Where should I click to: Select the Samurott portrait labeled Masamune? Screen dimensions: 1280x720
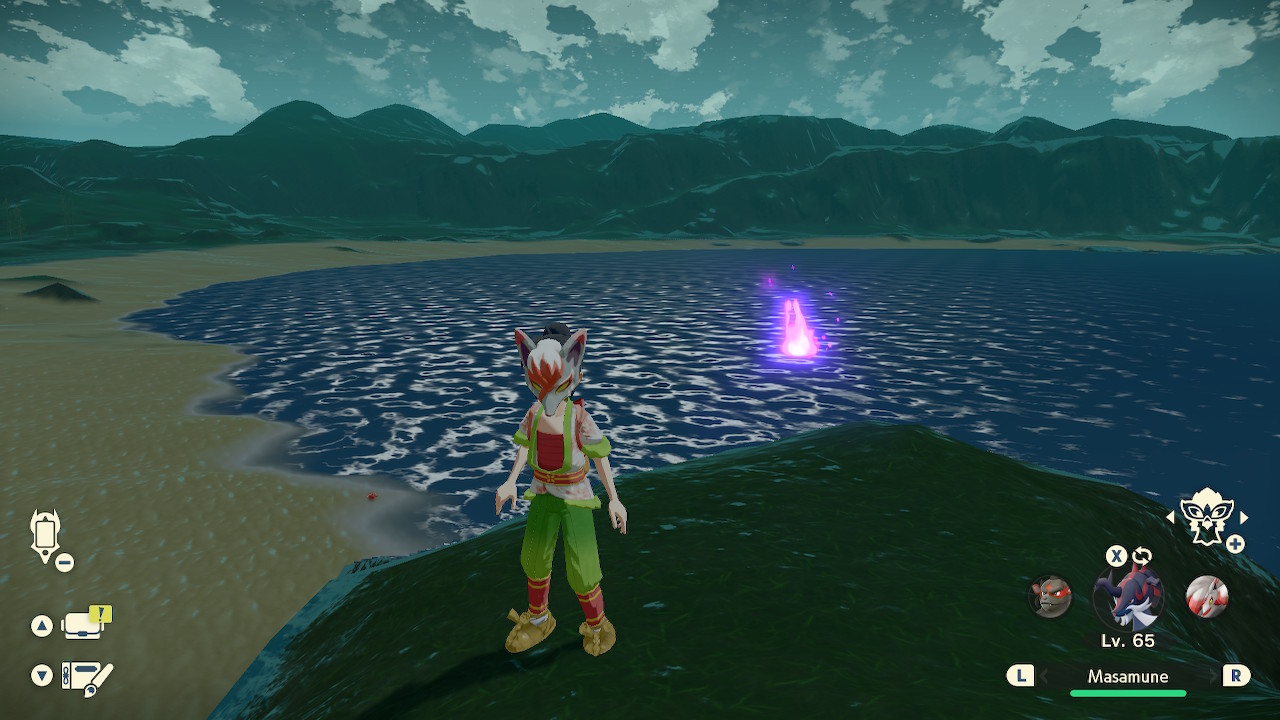pos(1129,597)
